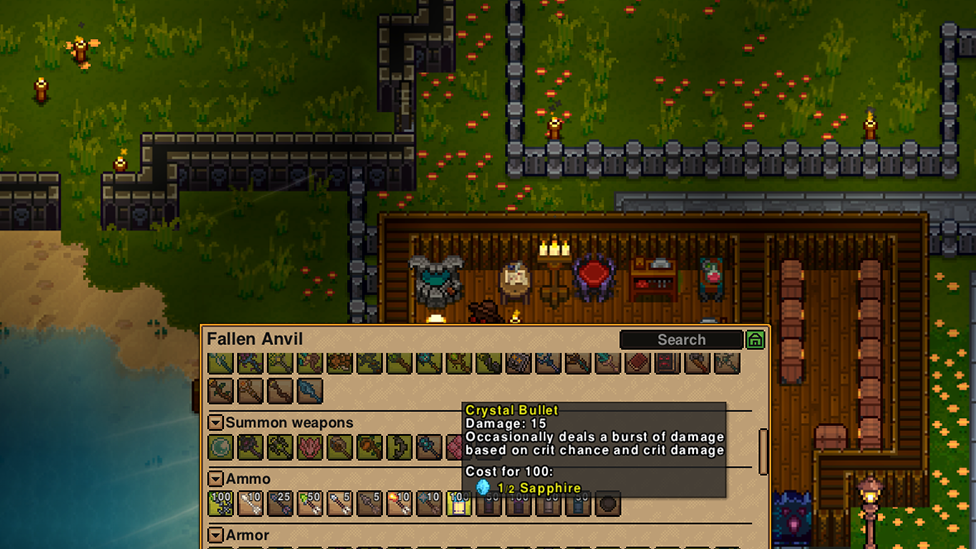976x549 pixels.
Task: Collapse the Ammo category
Action: [215, 479]
